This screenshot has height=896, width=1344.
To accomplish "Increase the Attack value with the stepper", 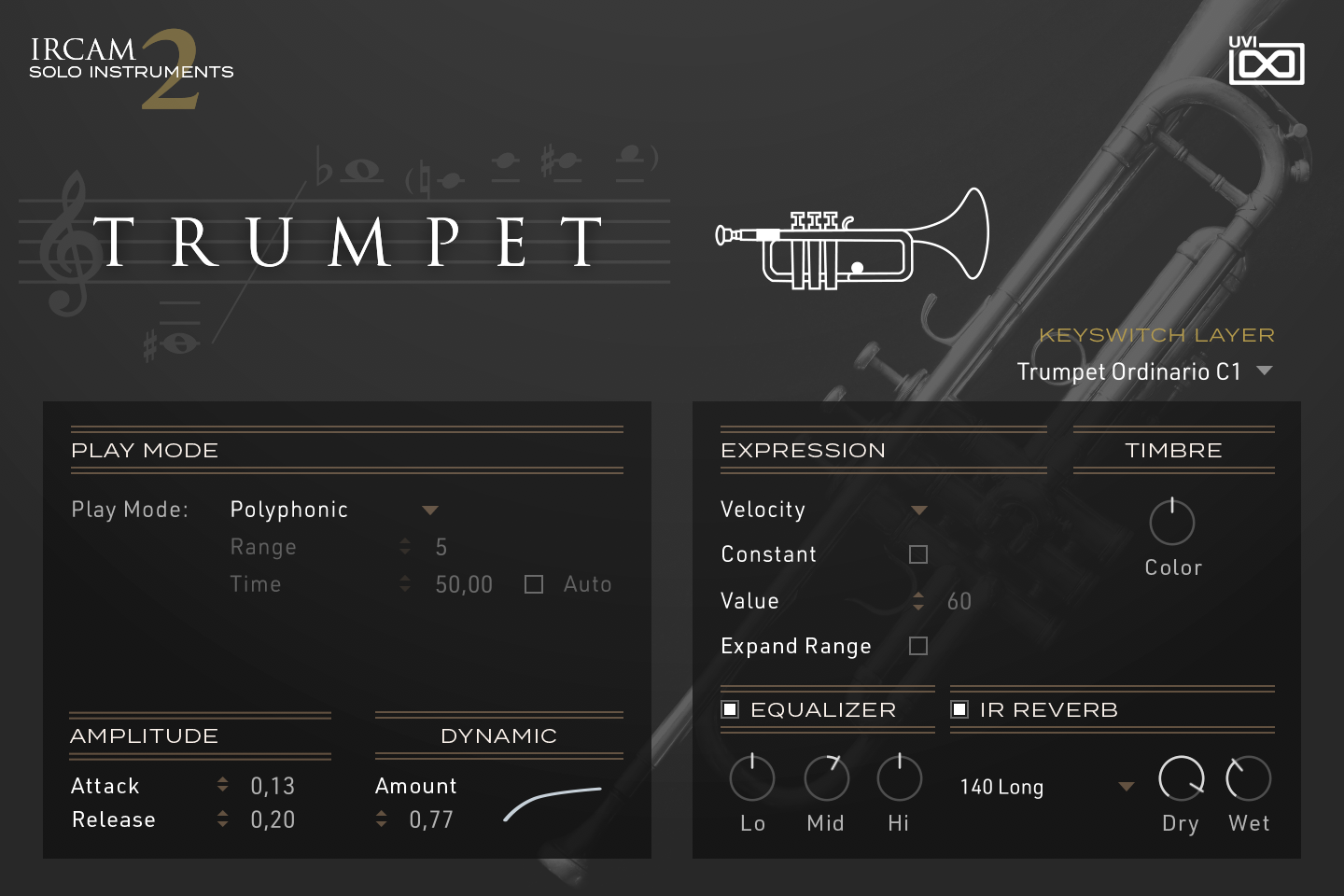I will (222, 779).
